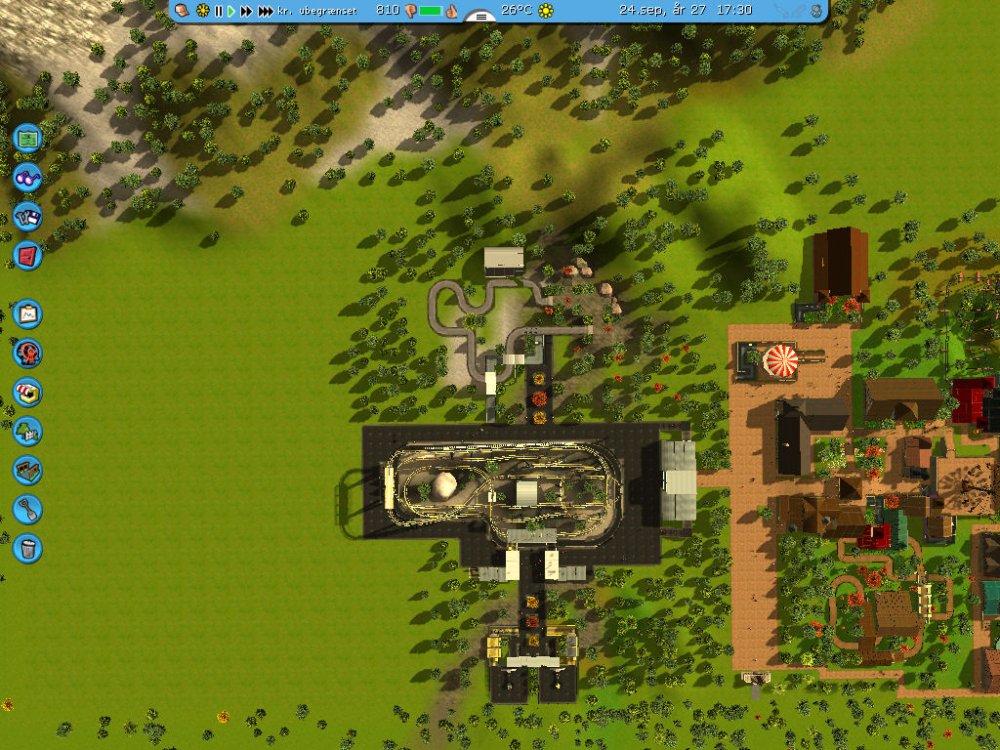Open the binoculars view options
The image size is (1000, 750).
27,176
